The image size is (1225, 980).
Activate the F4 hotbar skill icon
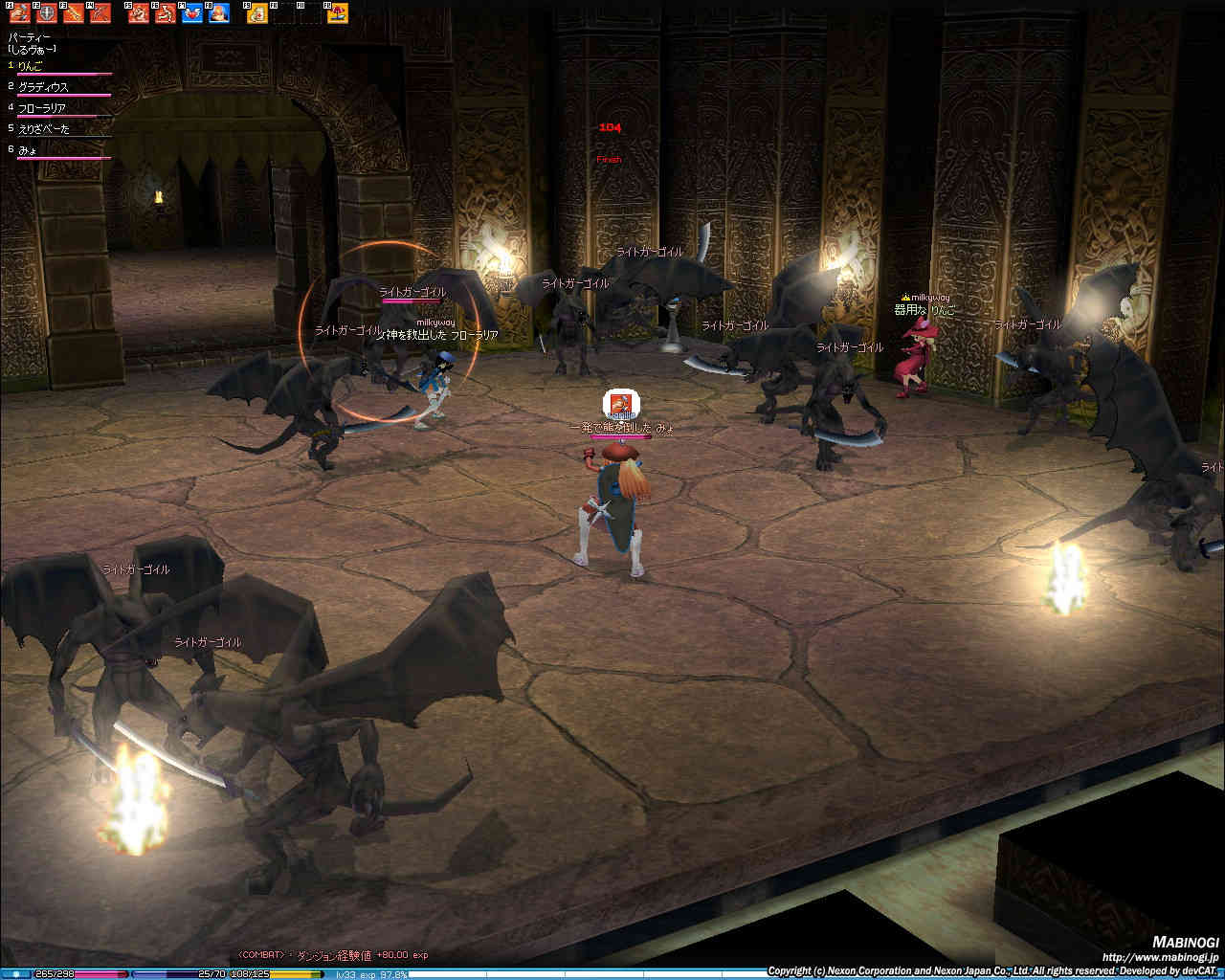(100, 13)
